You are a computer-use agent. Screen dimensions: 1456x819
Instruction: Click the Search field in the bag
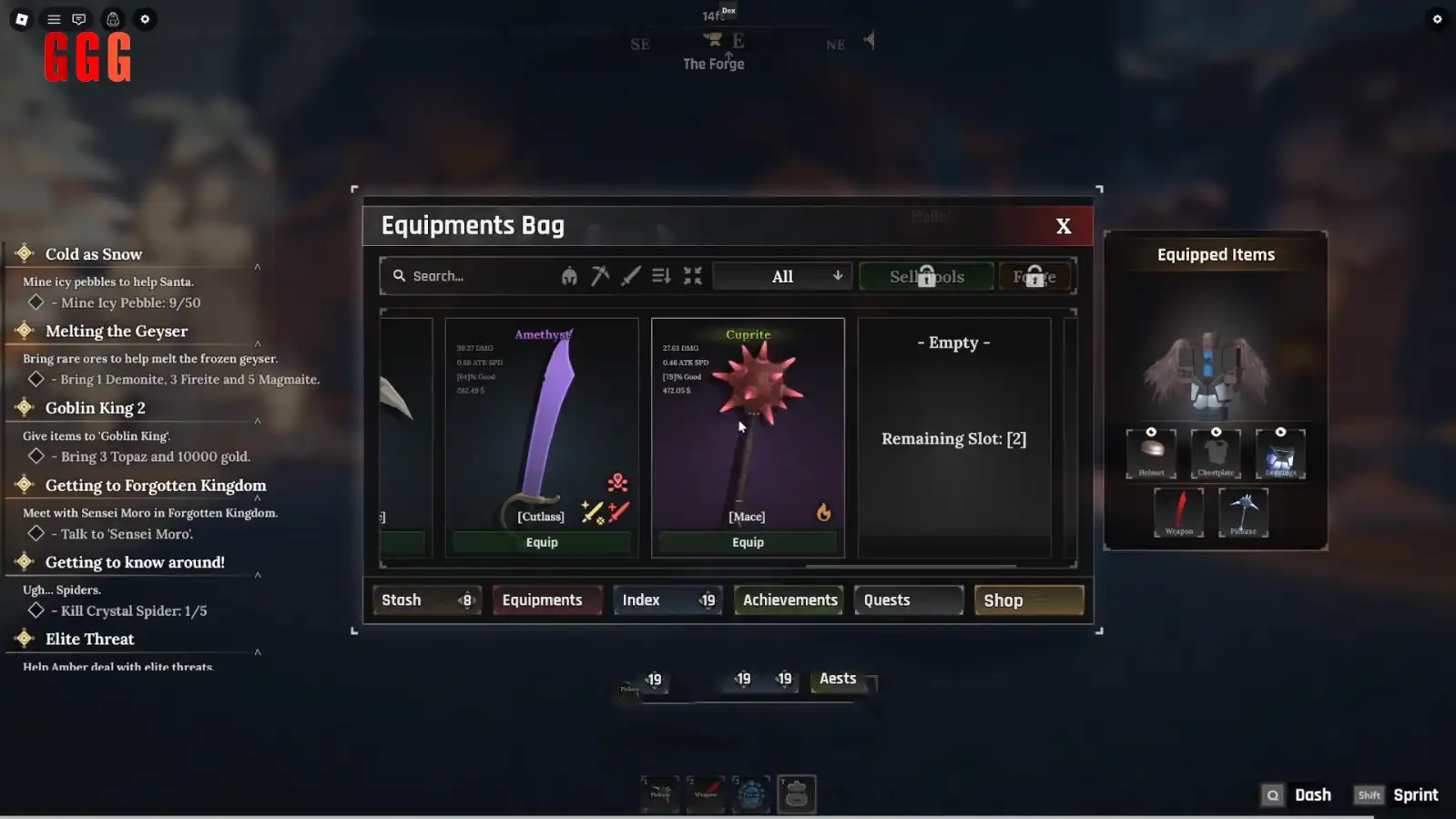click(x=473, y=276)
